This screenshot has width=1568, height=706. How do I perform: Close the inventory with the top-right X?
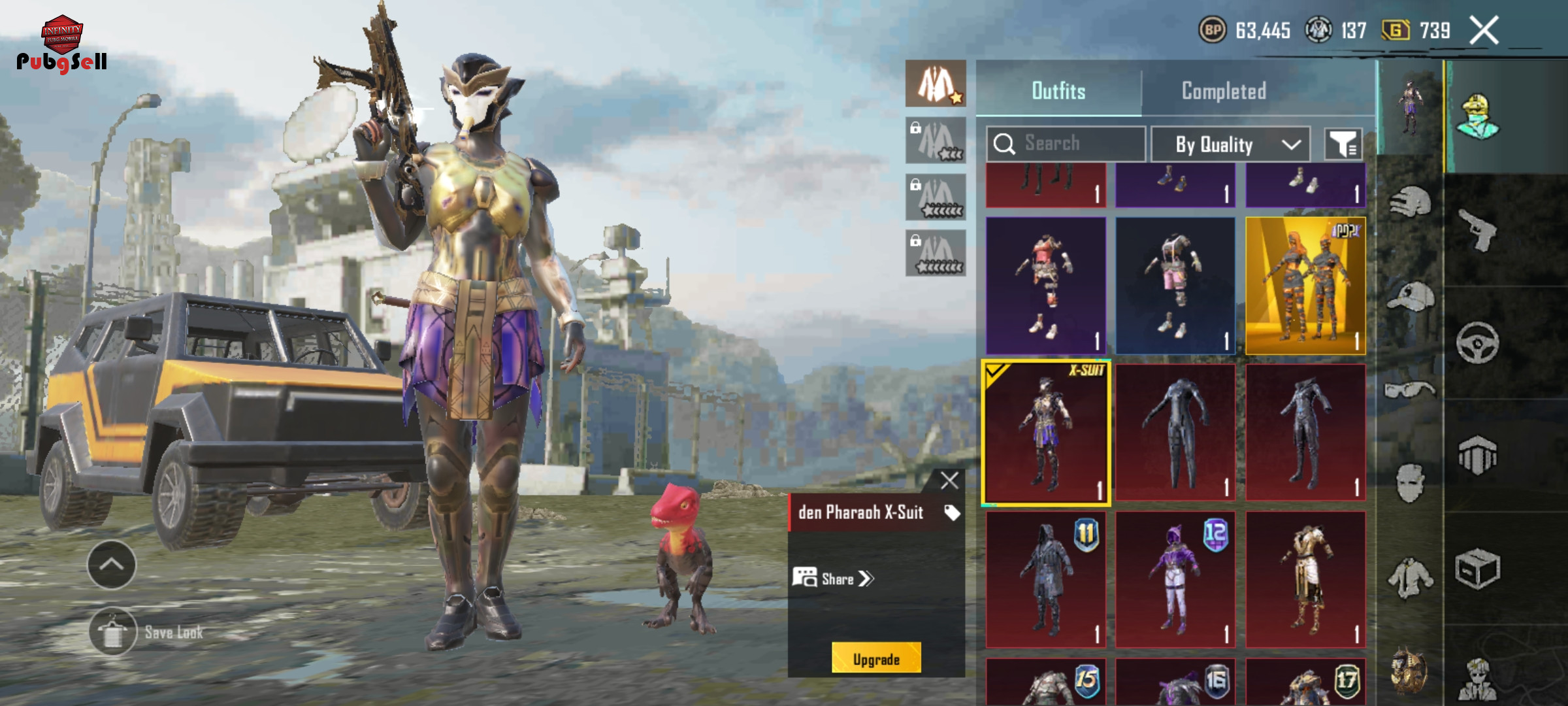(1484, 31)
